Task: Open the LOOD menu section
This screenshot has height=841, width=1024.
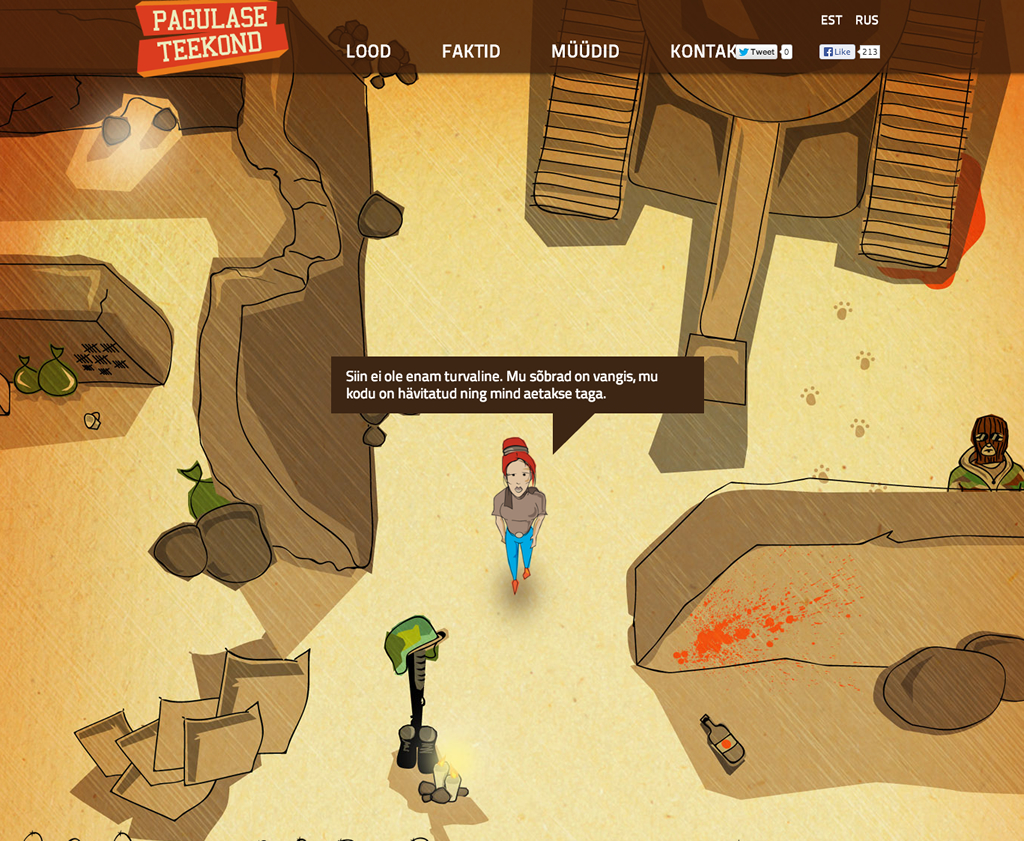Action: [x=368, y=52]
